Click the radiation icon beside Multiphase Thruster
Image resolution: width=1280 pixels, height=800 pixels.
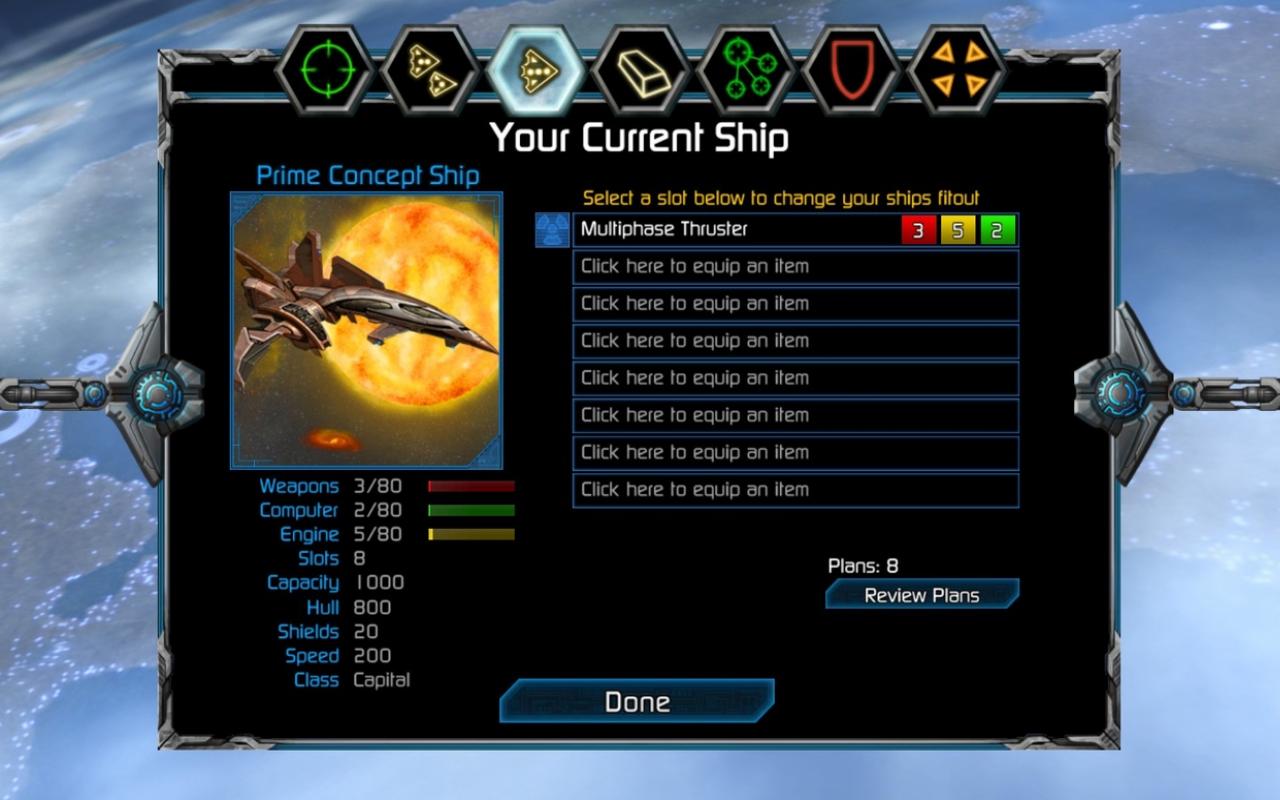(x=552, y=229)
